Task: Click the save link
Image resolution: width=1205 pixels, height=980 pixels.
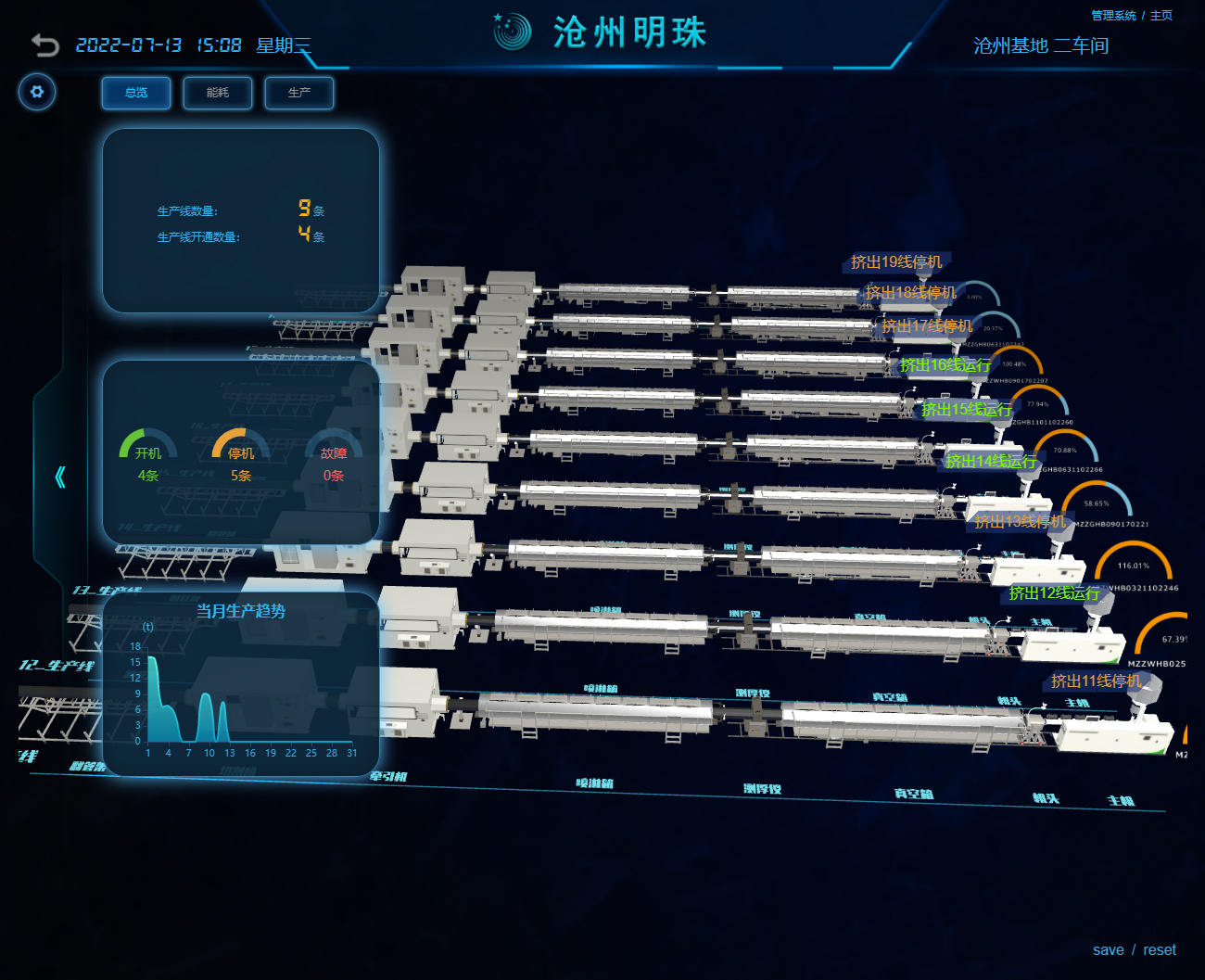Action: [x=1108, y=950]
